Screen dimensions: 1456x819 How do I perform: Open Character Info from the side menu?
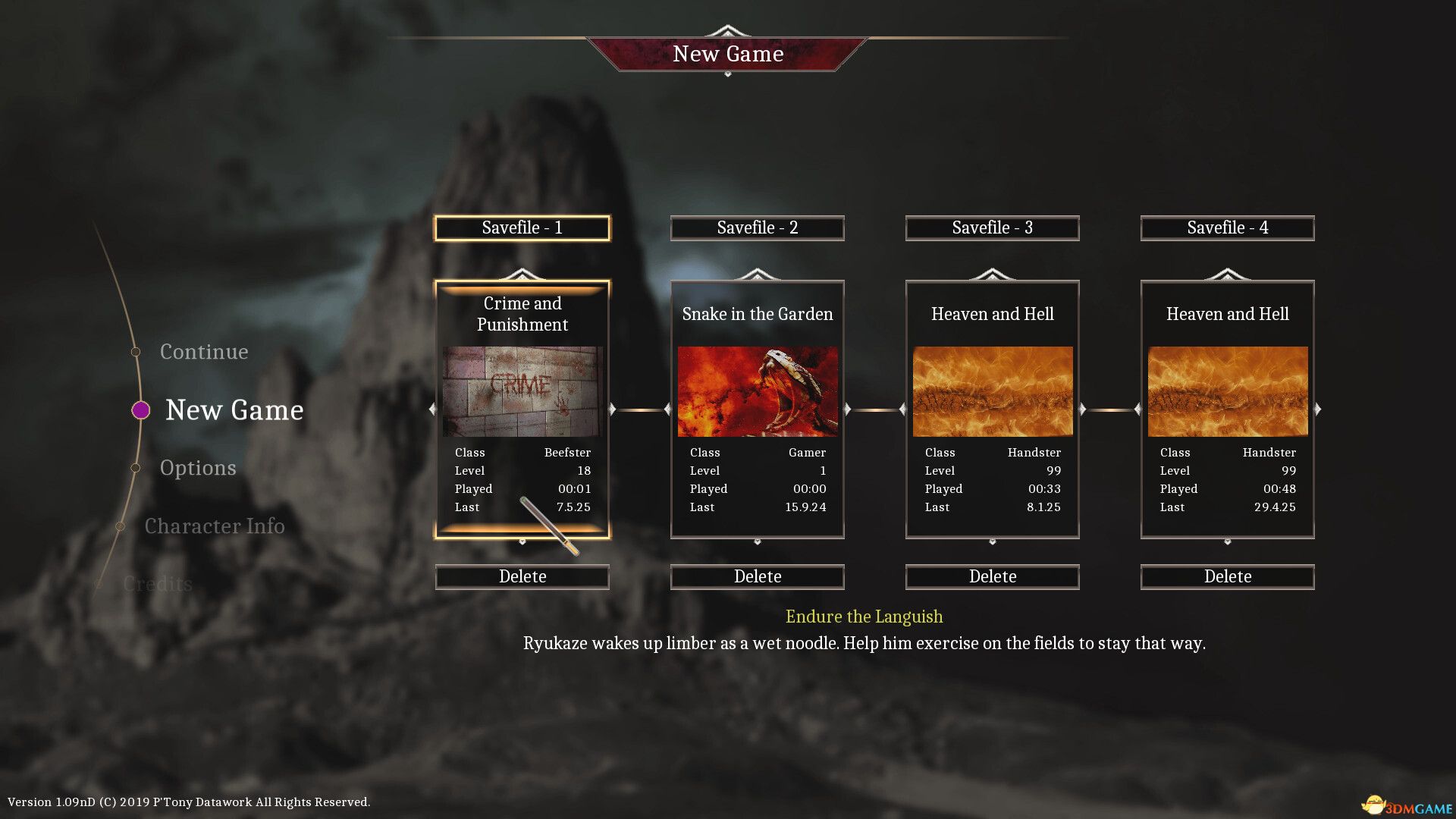pos(216,526)
